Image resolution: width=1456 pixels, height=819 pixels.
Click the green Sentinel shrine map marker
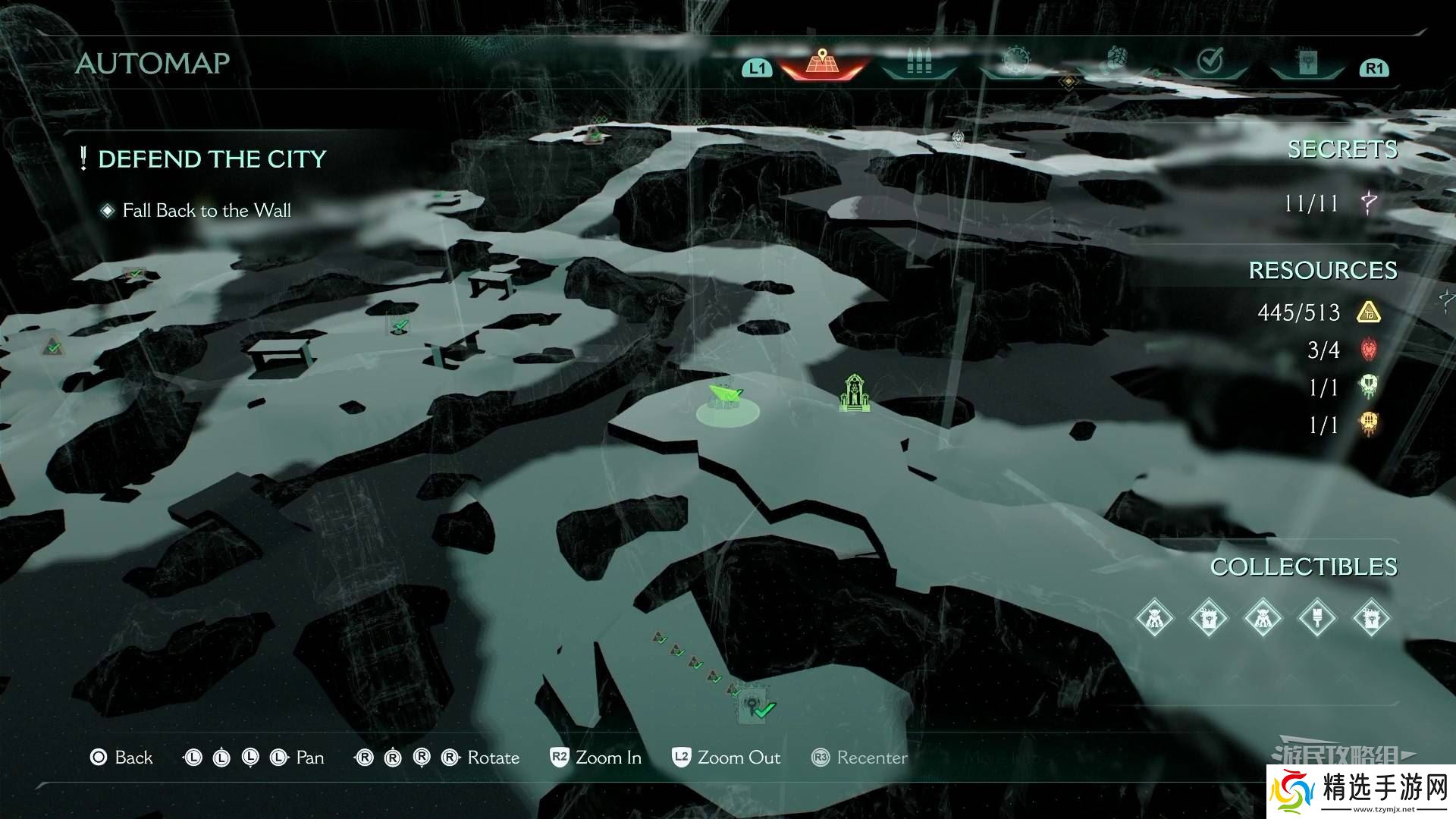[855, 393]
